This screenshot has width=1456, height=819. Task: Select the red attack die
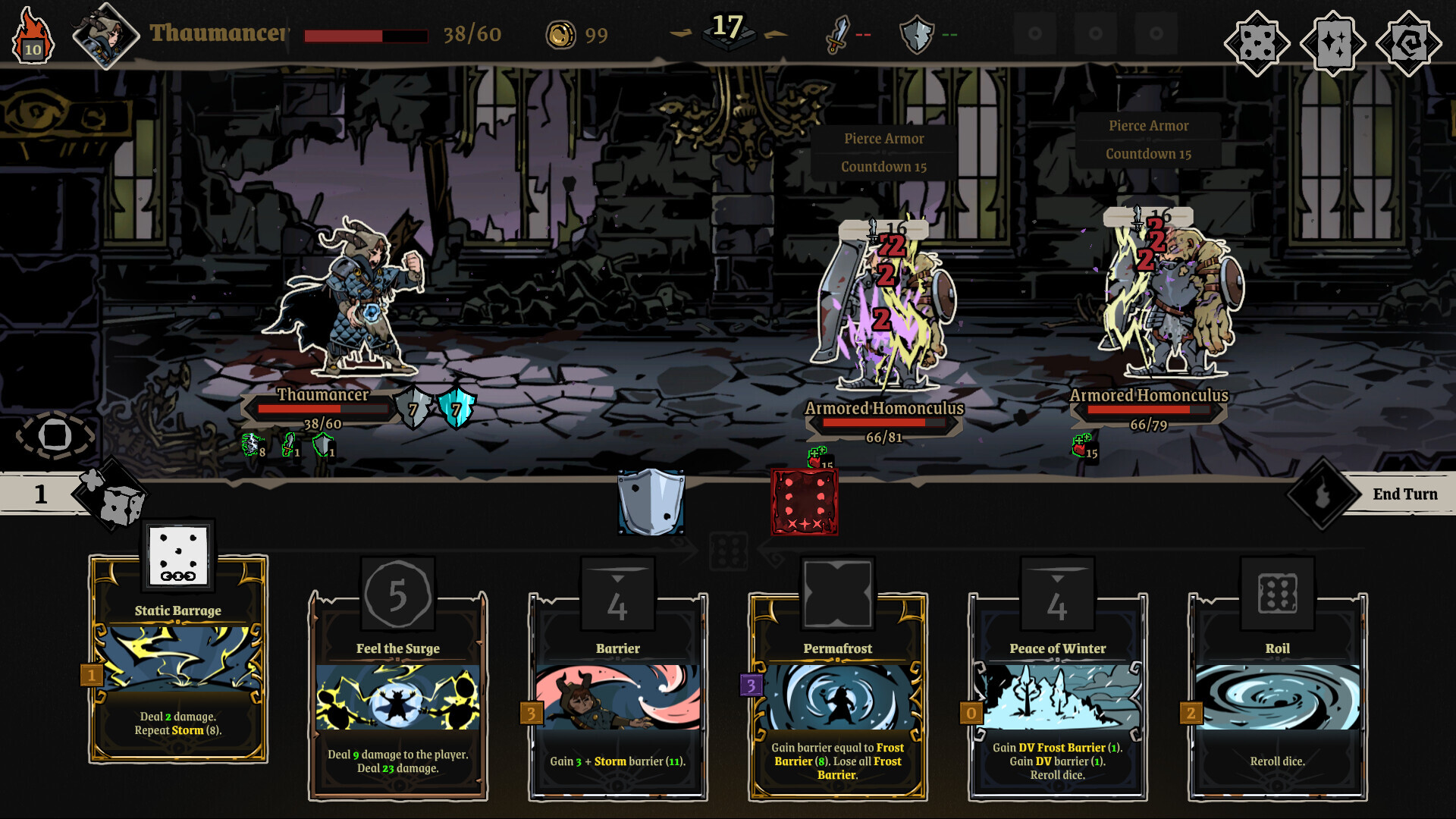(x=804, y=500)
